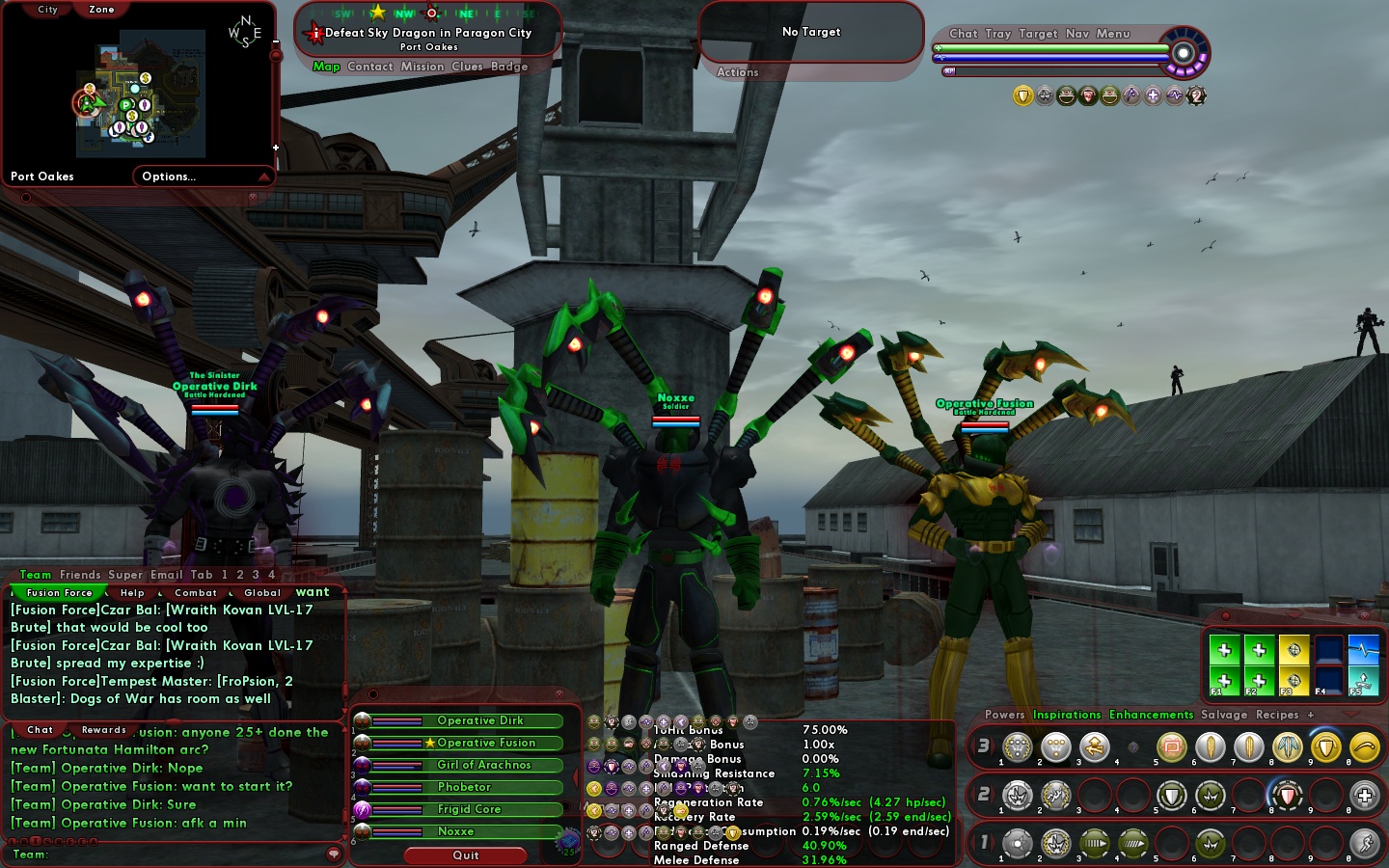Switch minimap to the City tab
The width and height of the screenshot is (1389, 868).
pos(47,10)
